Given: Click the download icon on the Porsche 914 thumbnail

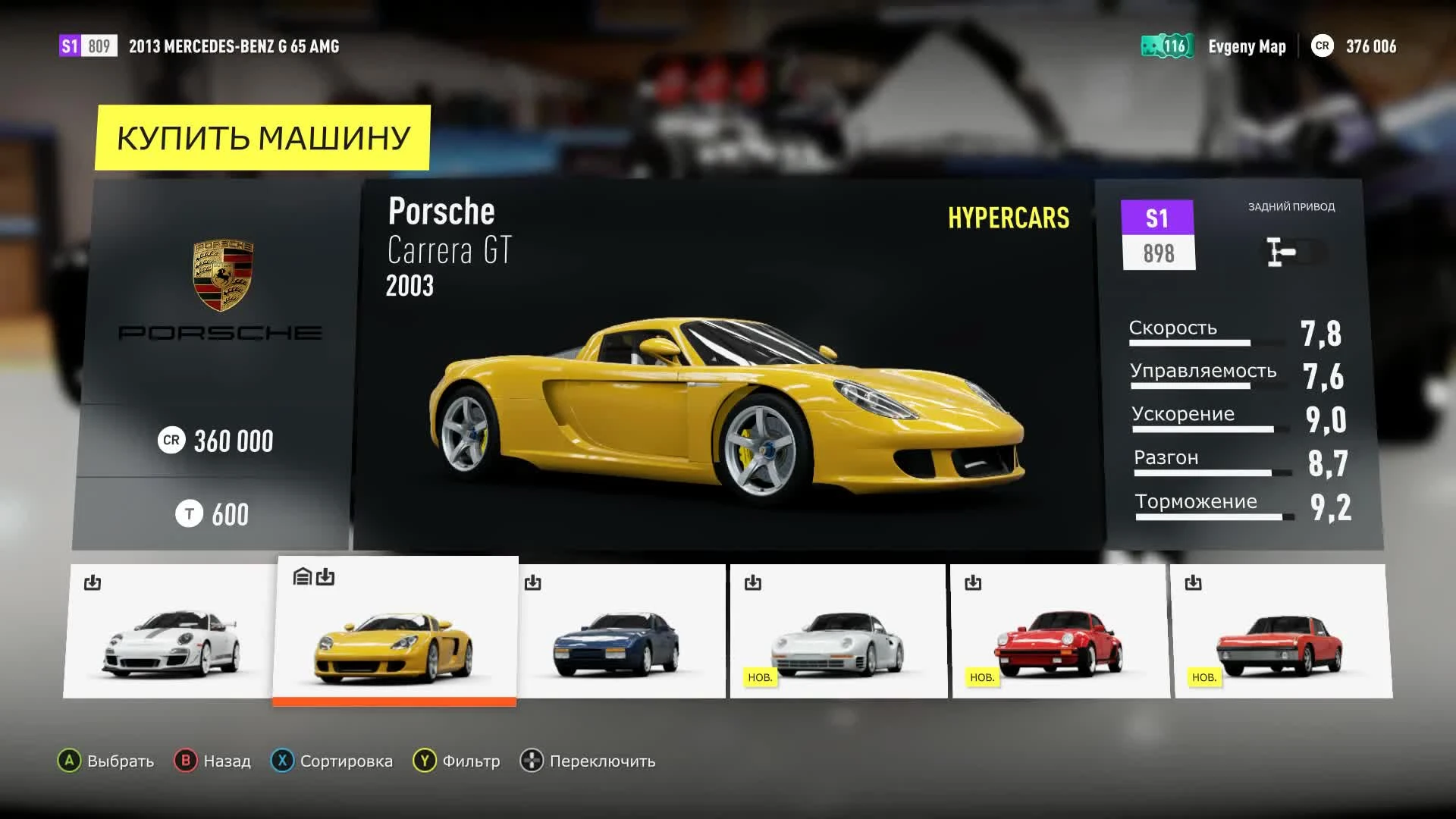Looking at the screenshot, I should [1194, 582].
